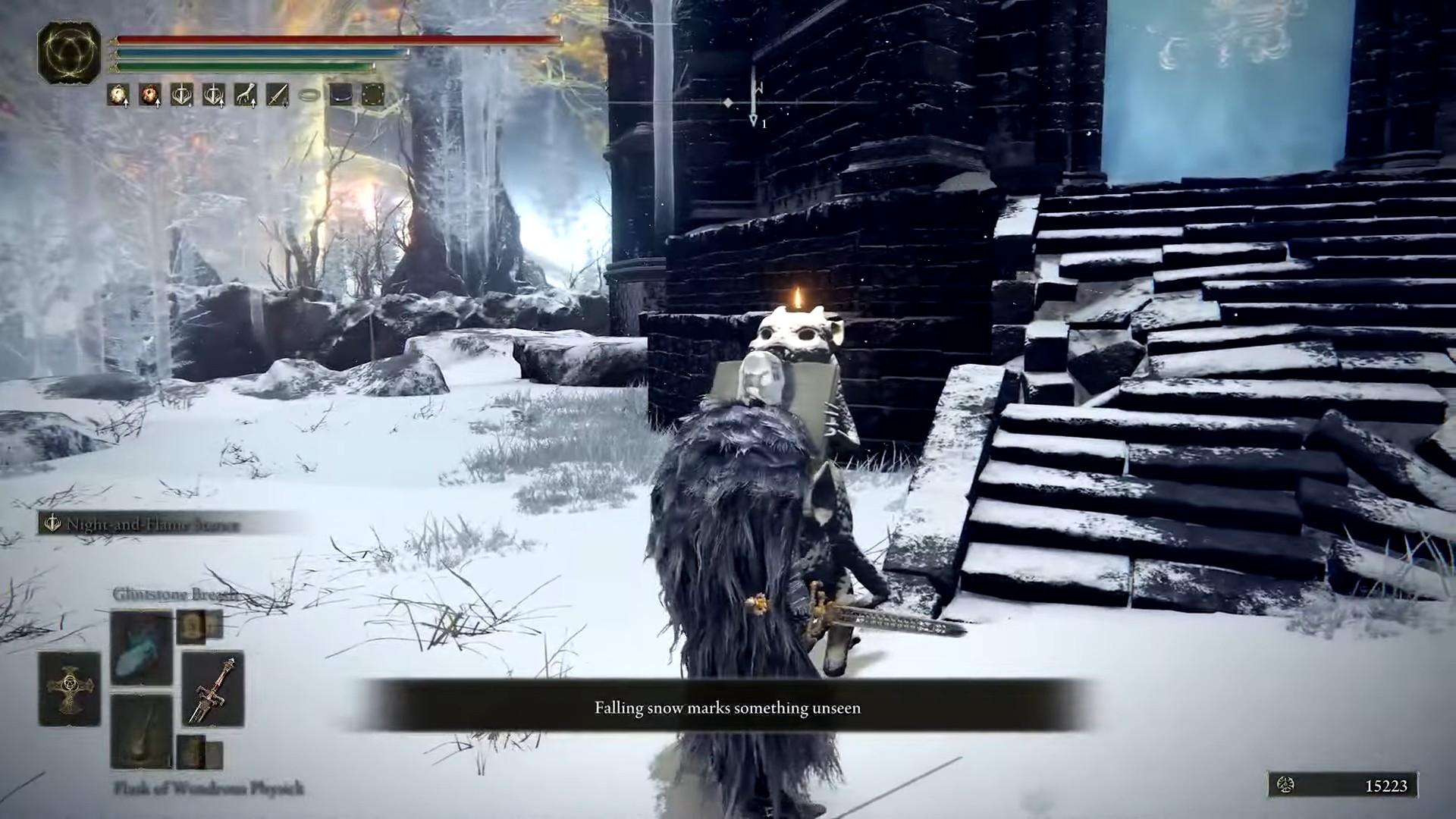Select the fiery orb status buff icon

(x=149, y=95)
